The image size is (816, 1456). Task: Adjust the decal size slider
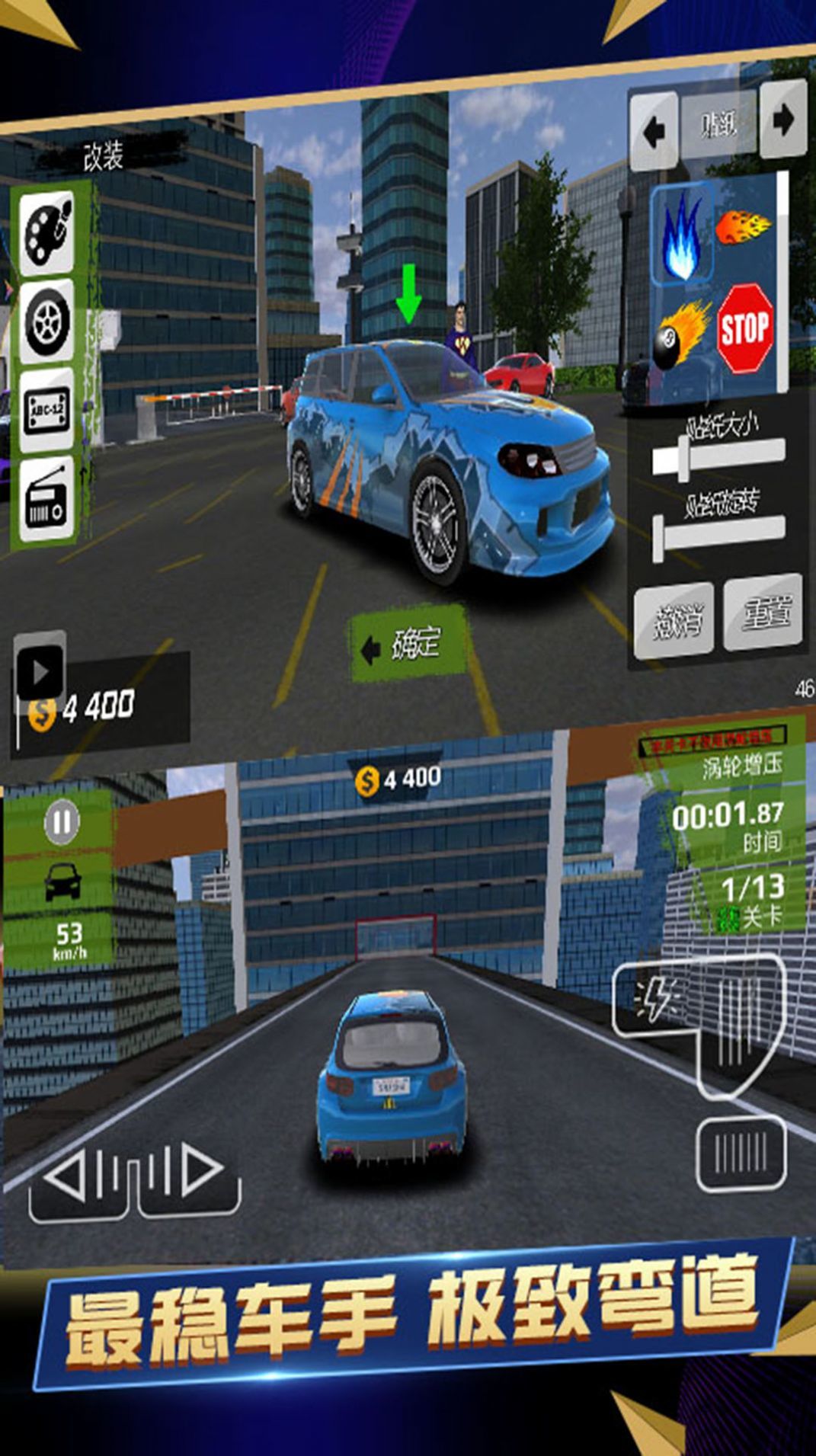pyautogui.click(x=683, y=459)
